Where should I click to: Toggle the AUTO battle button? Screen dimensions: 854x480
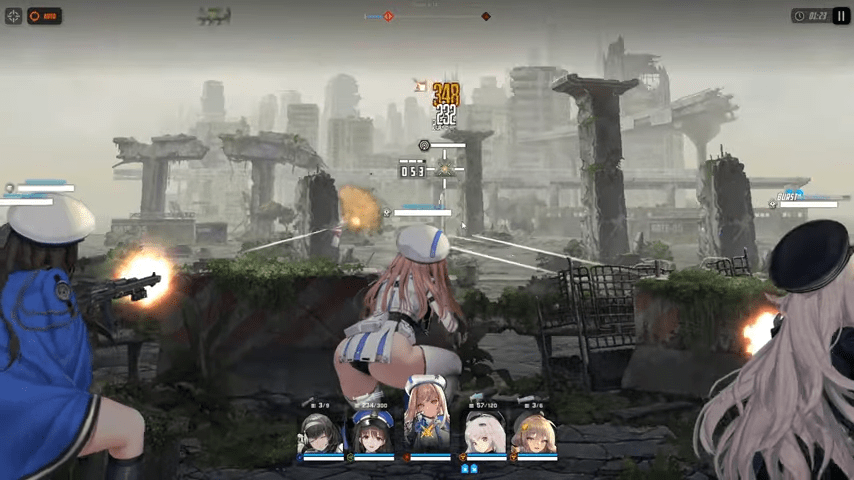(x=44, y=16)
